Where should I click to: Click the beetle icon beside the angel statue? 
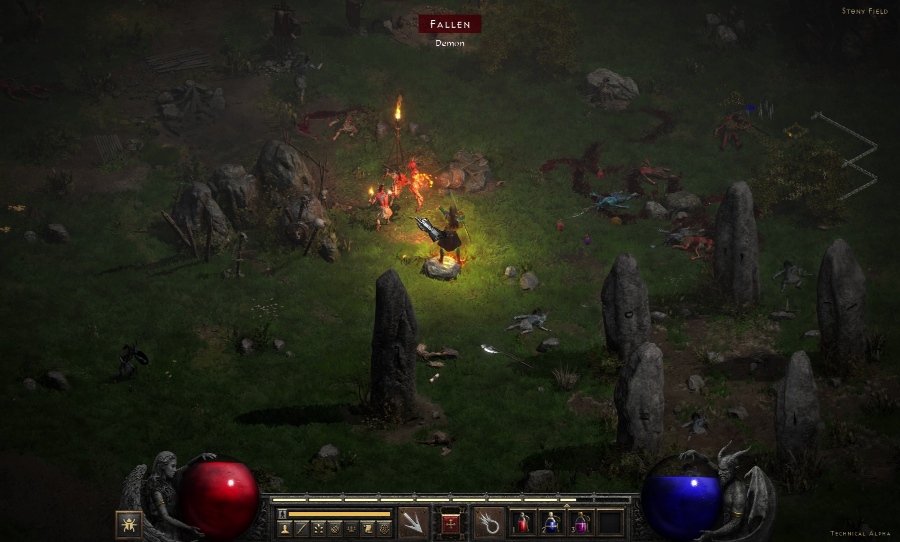coord(128,523)
